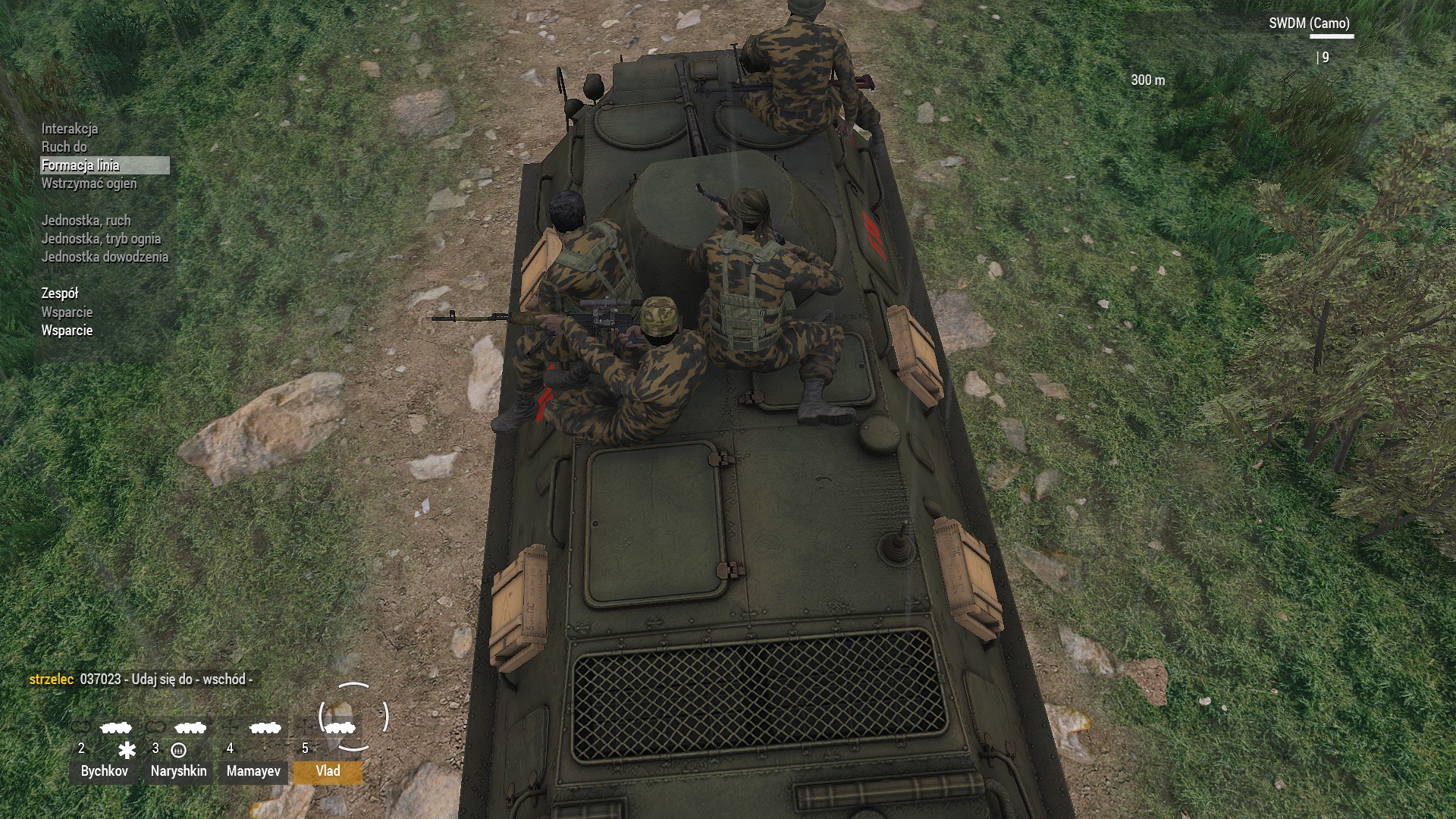The width and height of the screenshot is (1456, 819).
Task: Open Jednostka, ruch submenu
Action: (x=86, y=221)
